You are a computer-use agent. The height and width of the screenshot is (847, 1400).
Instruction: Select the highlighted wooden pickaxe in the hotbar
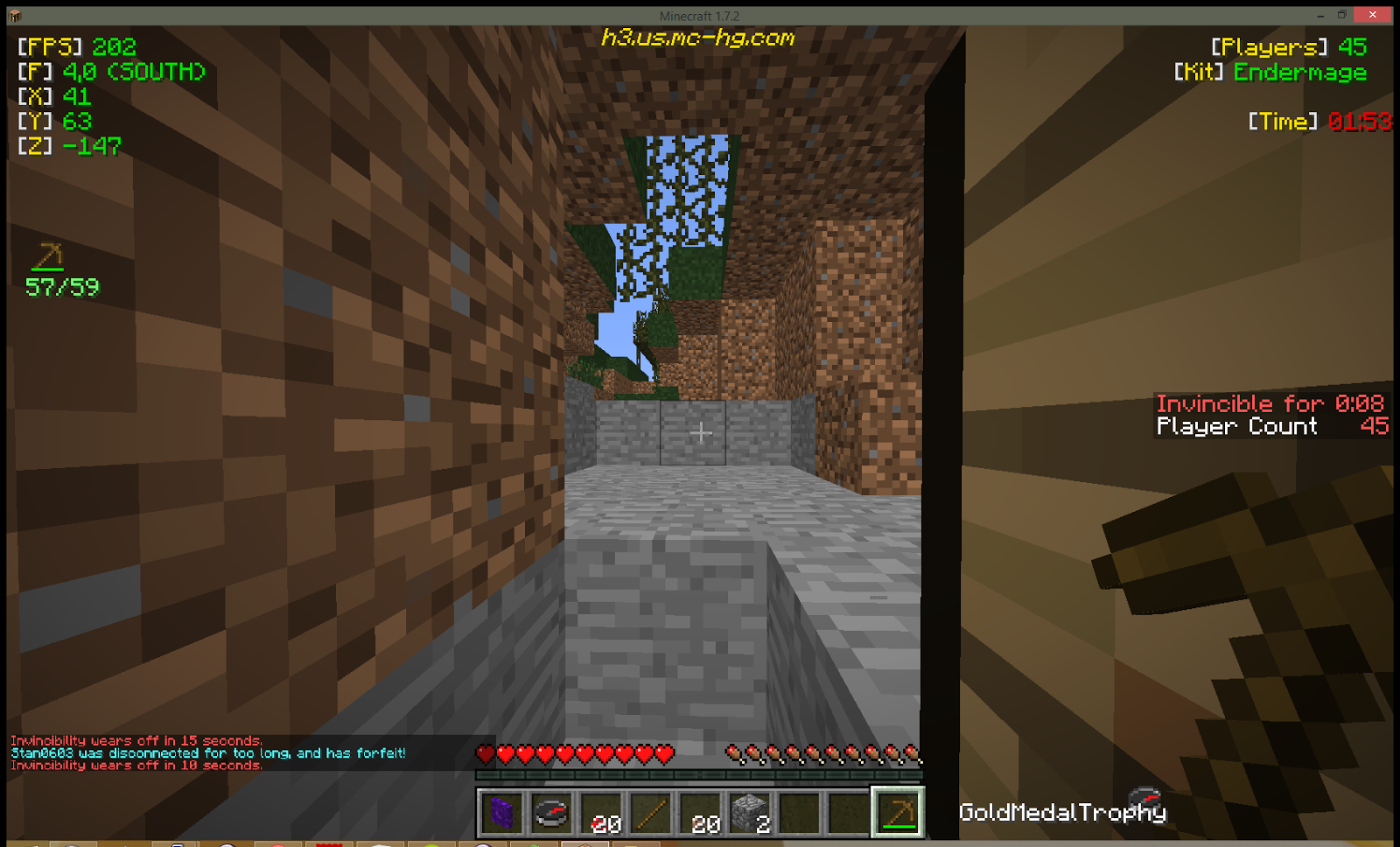899,812
